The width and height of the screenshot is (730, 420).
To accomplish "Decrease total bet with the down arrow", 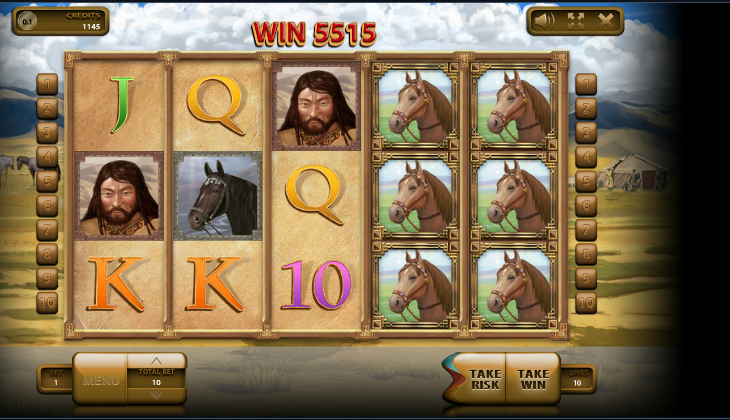I will [x=156, y=396].
